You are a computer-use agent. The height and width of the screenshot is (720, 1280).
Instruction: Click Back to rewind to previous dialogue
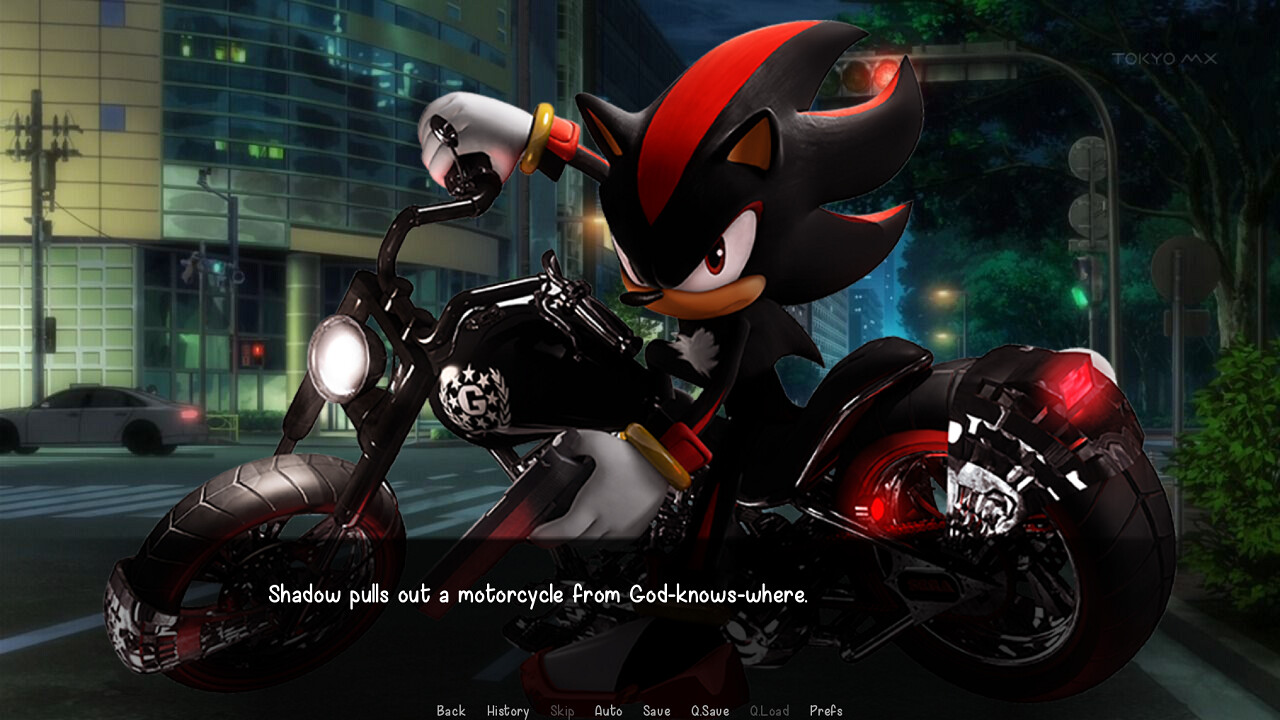click(x=450, y=710)
